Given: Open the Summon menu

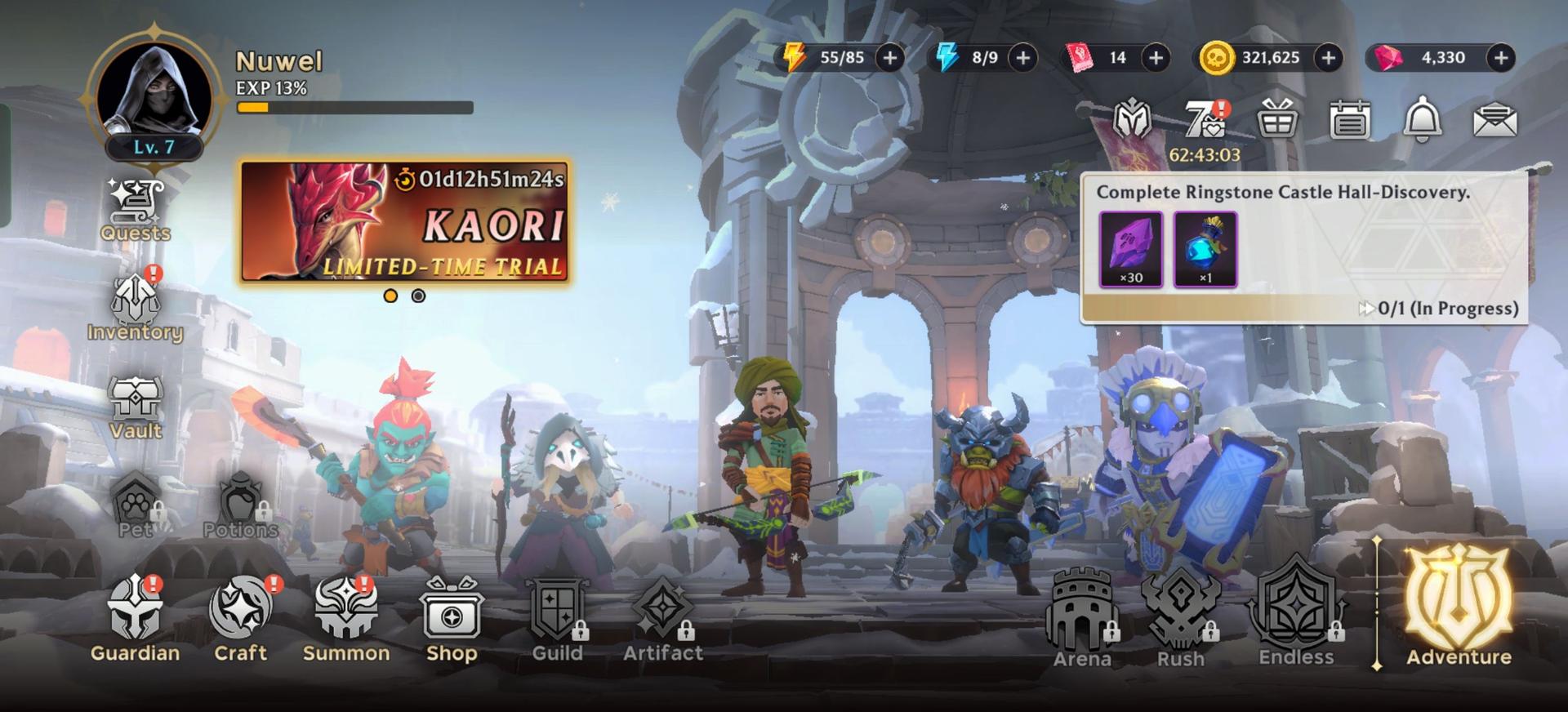Looking at the screenshot, I should tap(346, 619).
